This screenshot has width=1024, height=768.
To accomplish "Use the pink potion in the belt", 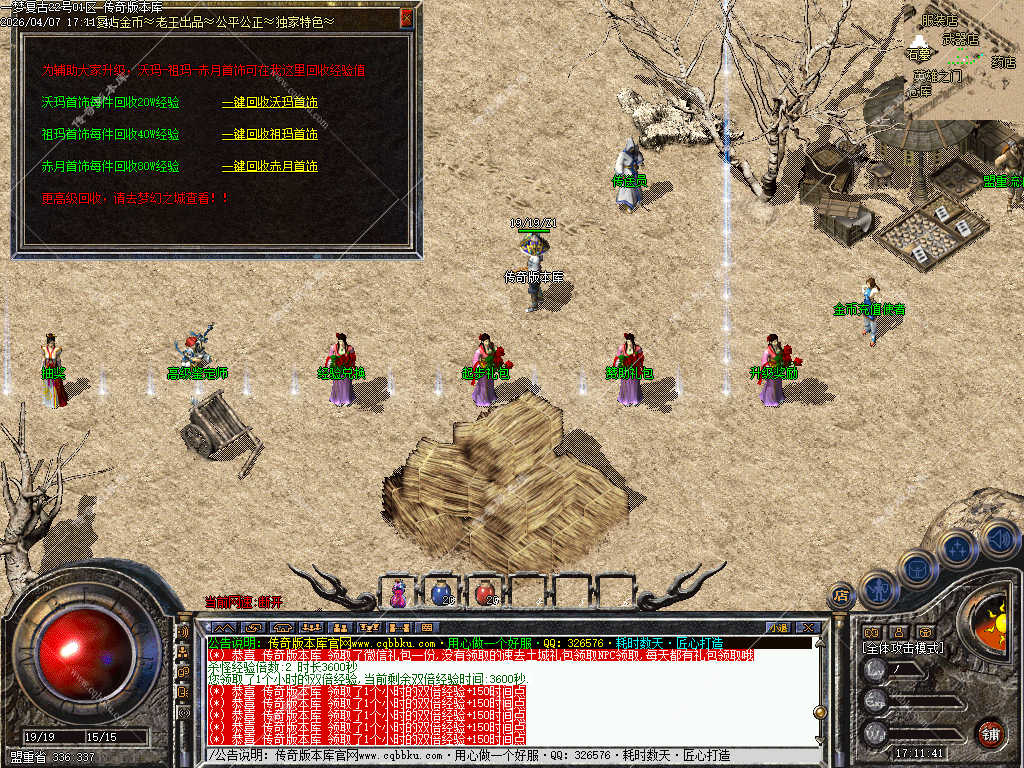I will coord(399,593).
